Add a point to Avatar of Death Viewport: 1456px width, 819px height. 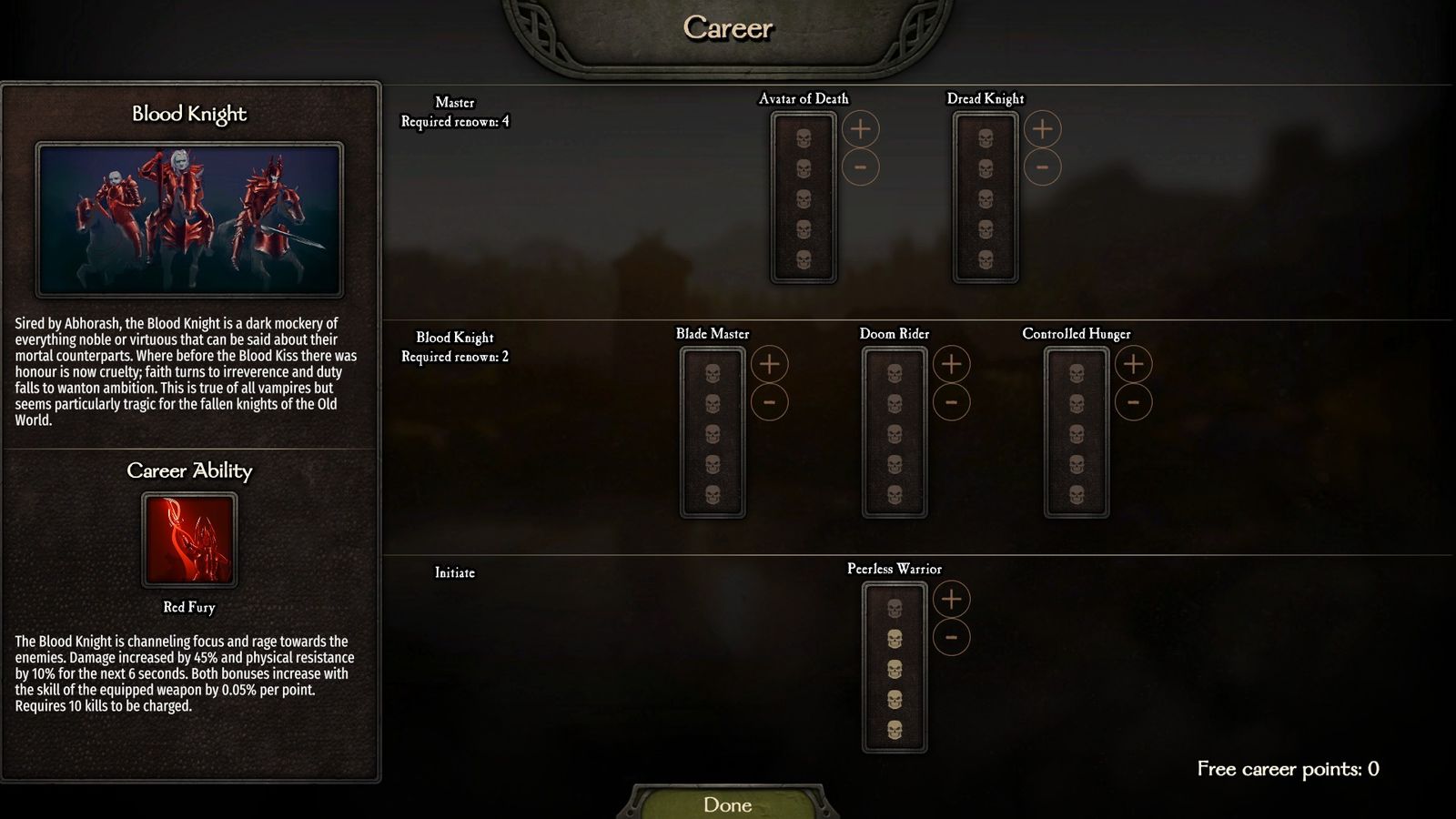coord(860,129)
